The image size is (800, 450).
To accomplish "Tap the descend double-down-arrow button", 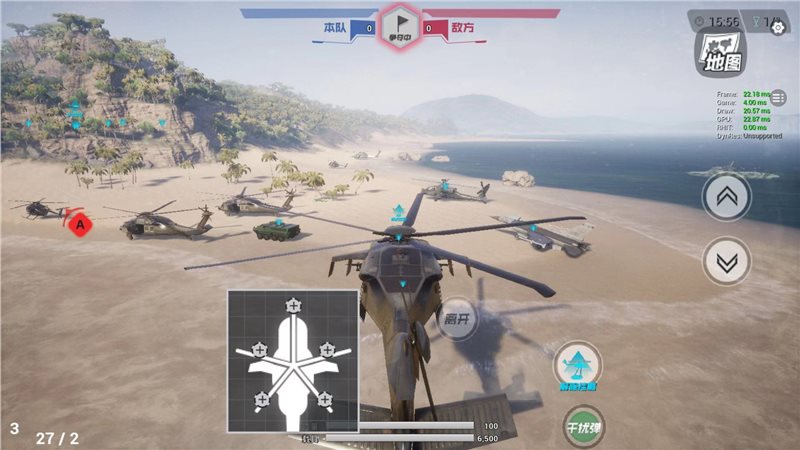I will [727, 262].
